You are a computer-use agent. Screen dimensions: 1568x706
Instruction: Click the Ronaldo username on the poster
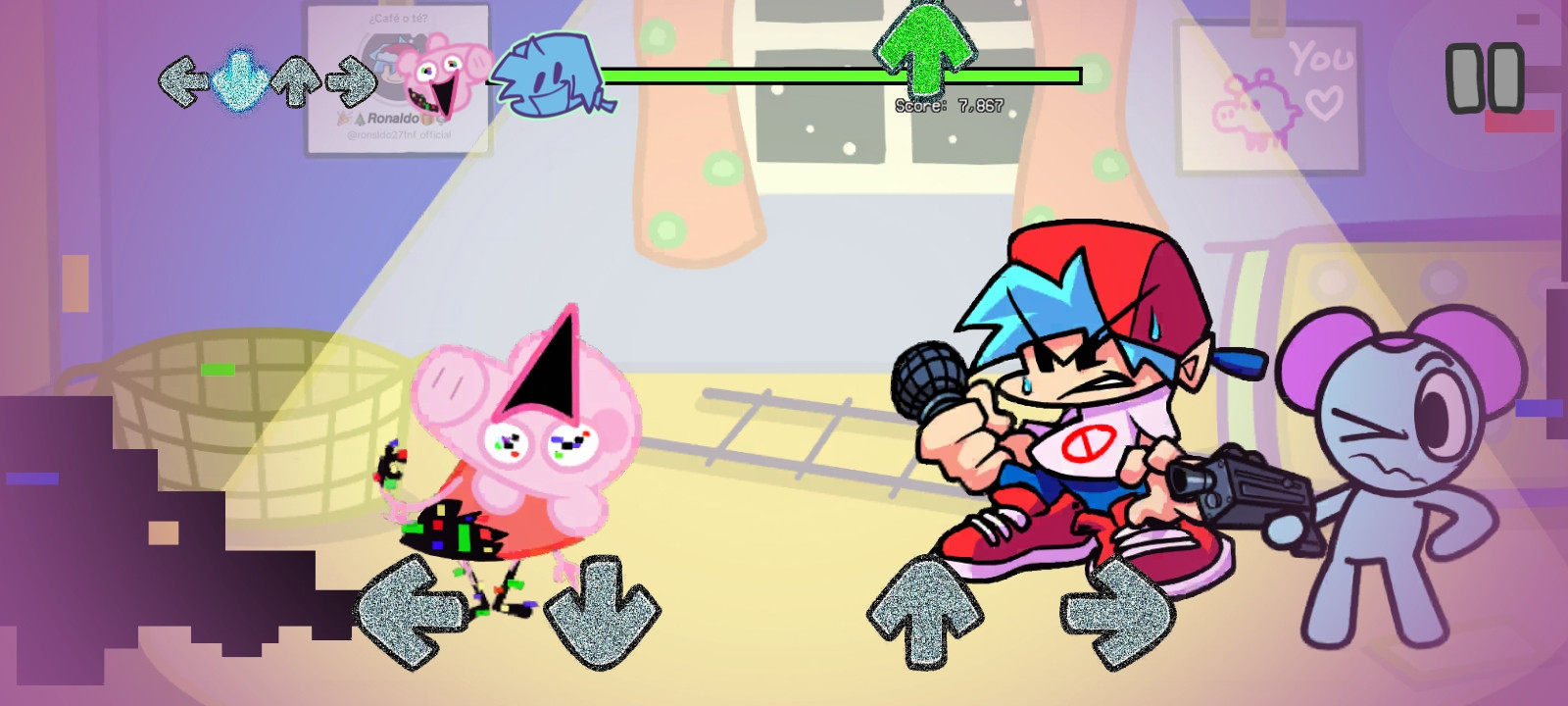392,117
